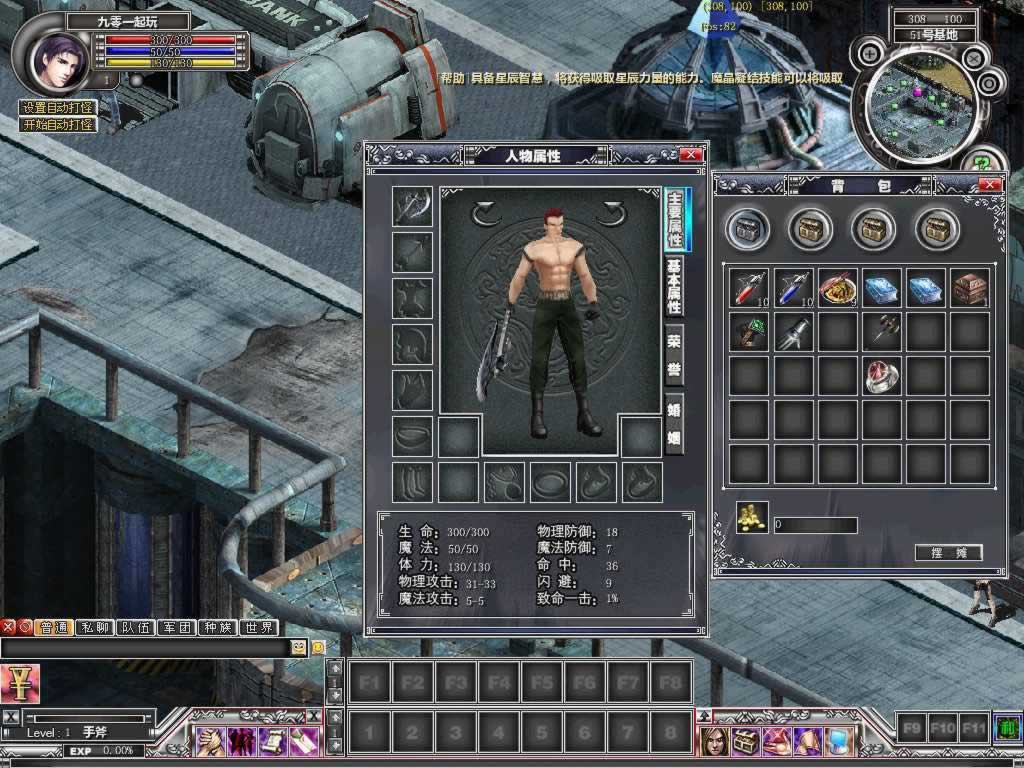Pick the food bowl item
This screenshot has width=1024, height=768.
point(836,287)
